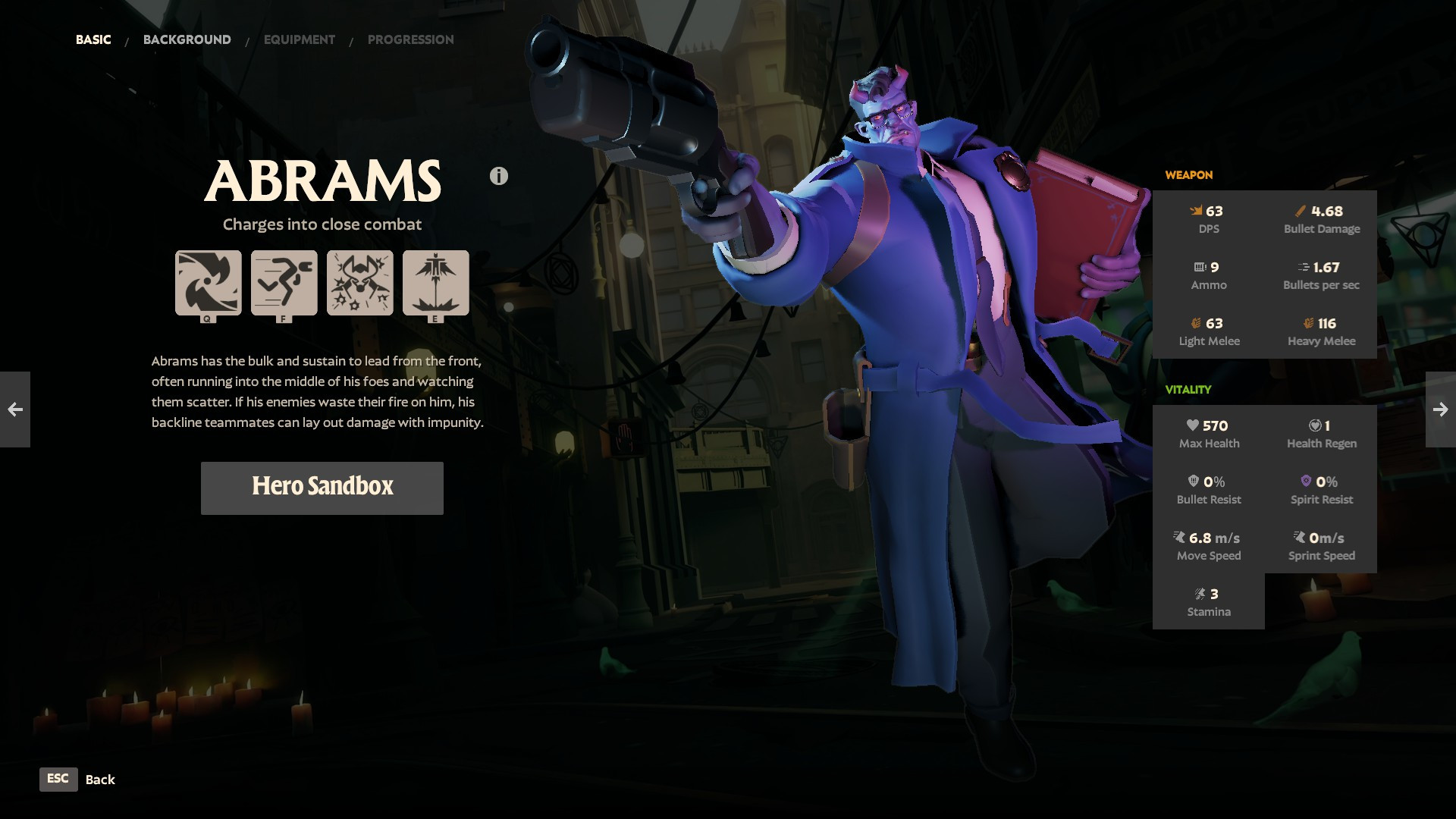Select the Q spiral blades ability icon
The width and height of the screenshot is (1456, 819).
pyautogui.click(x=209, y=283)
